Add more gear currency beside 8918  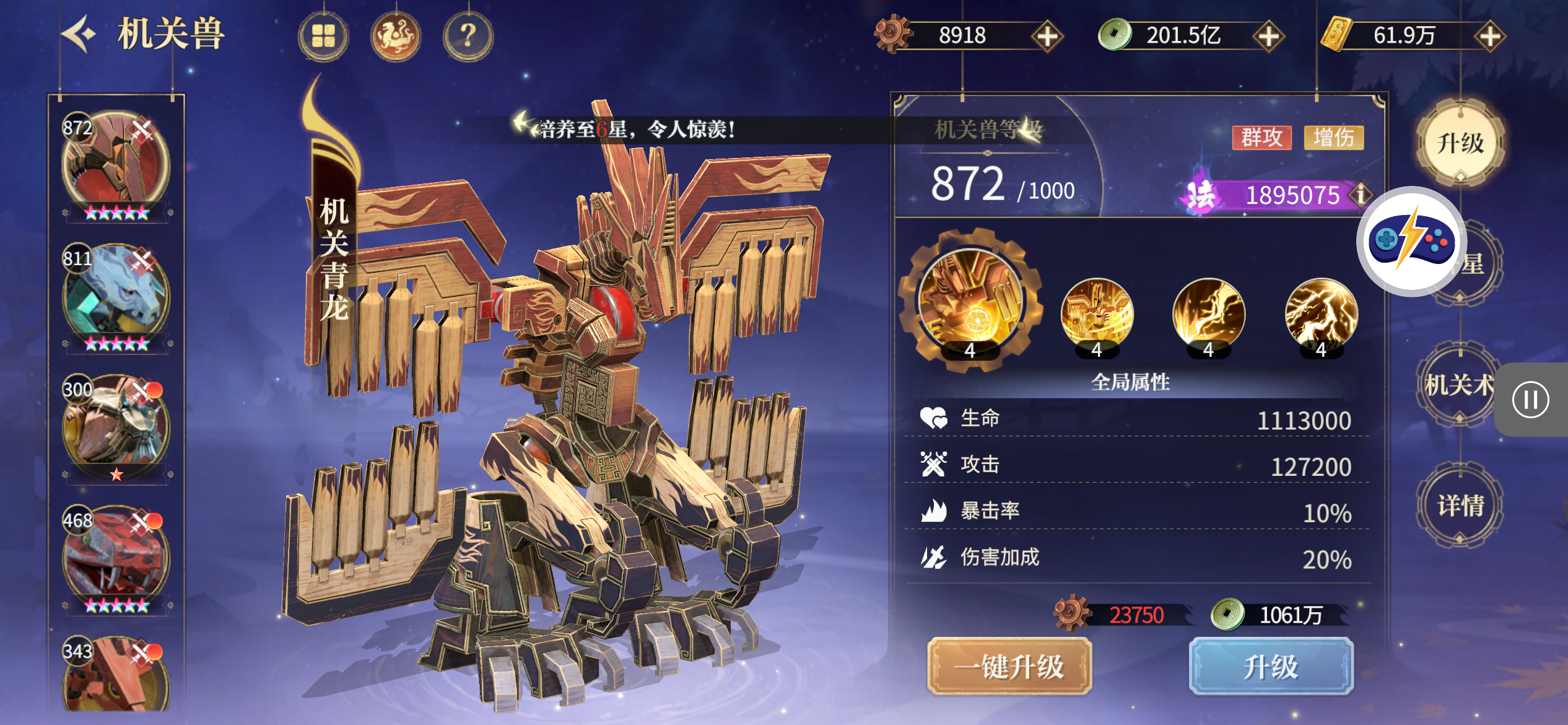pos(1047,36)
